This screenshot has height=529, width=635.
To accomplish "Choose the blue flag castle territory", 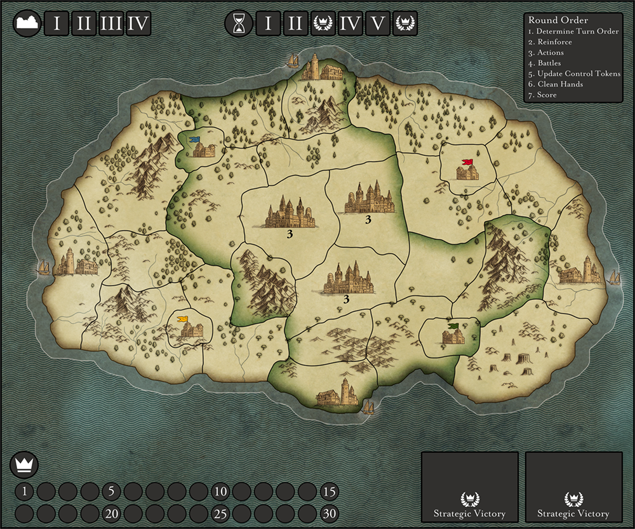I will tap(203, 148).
